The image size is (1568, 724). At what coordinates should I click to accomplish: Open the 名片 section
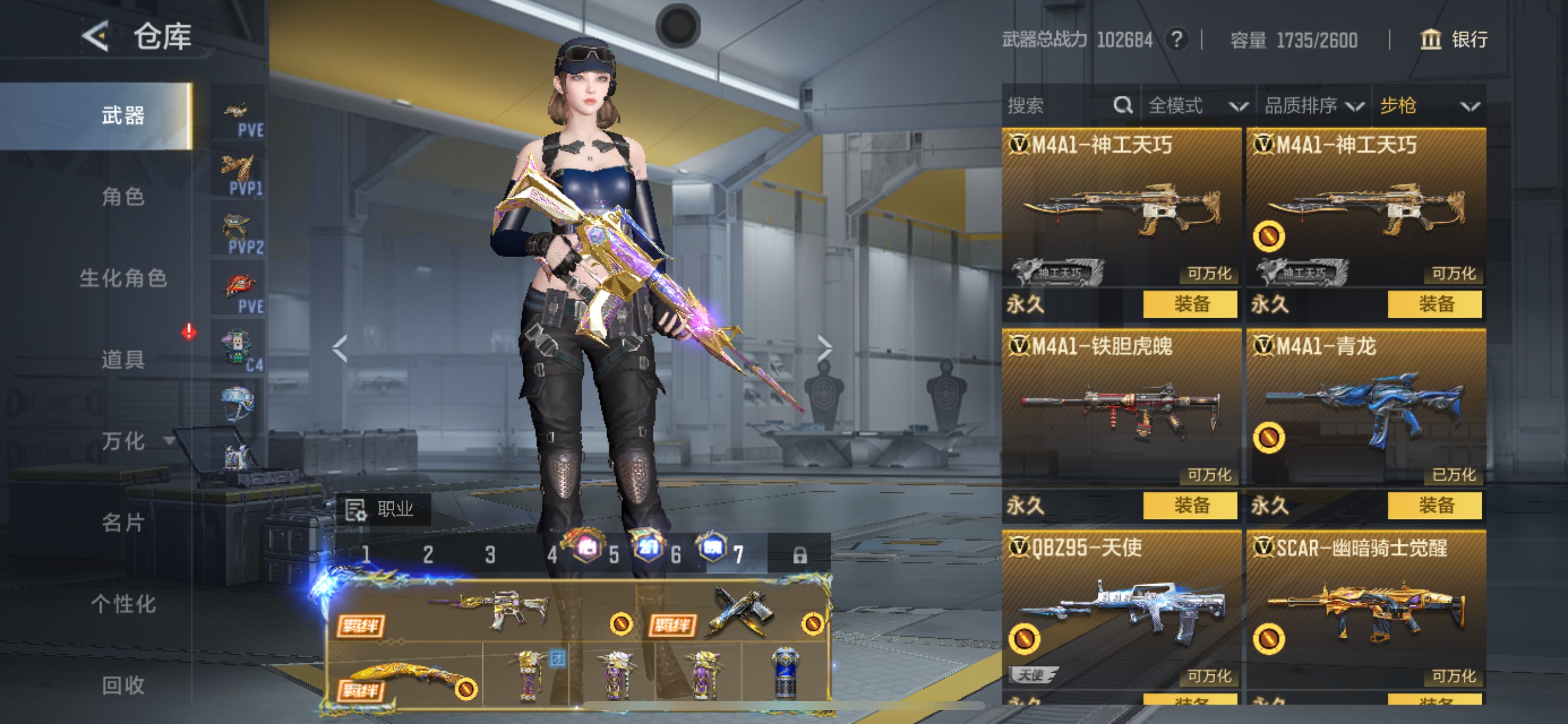[x=123, y=523]
